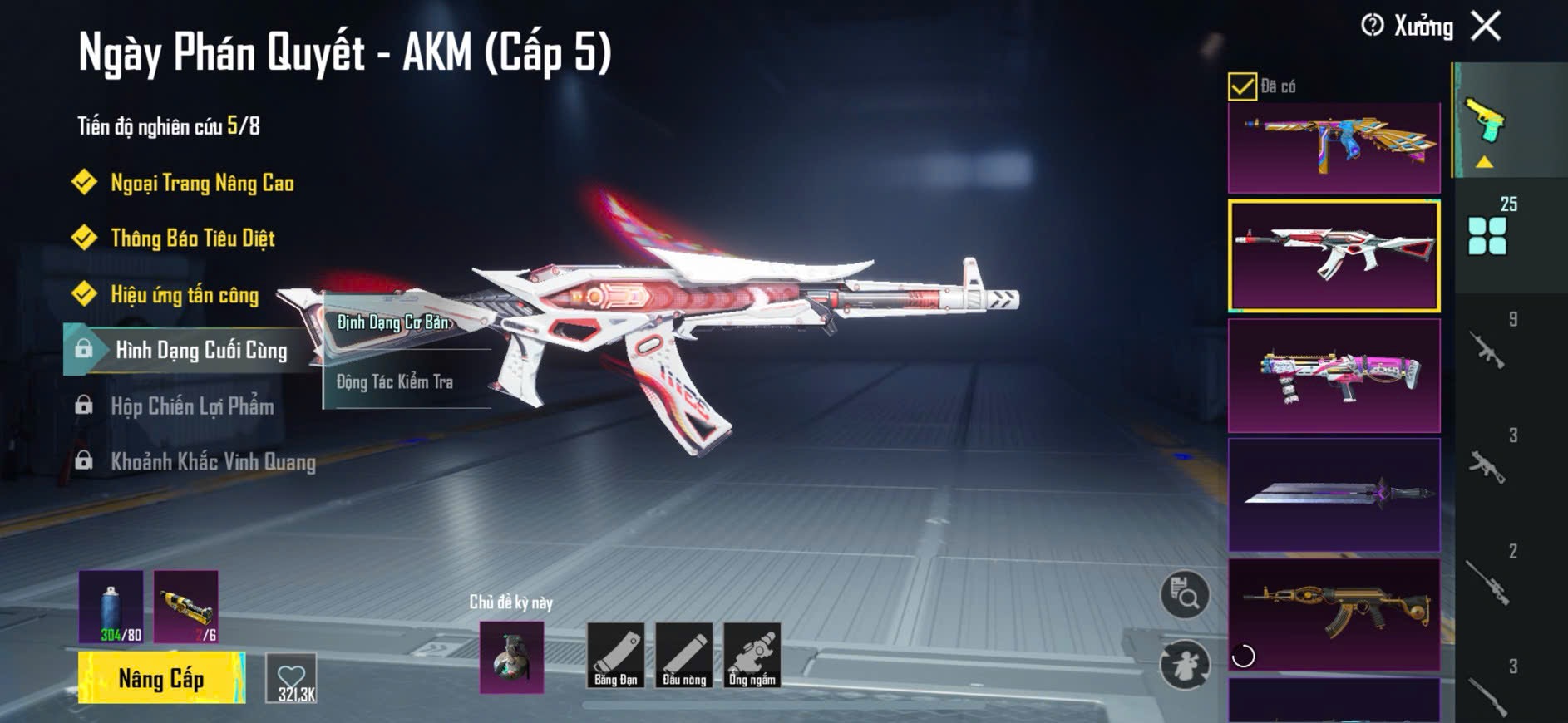Select the pink shotgun skin thumbnail
This screenshot has width=1568, height=723.
point(1334,376)
